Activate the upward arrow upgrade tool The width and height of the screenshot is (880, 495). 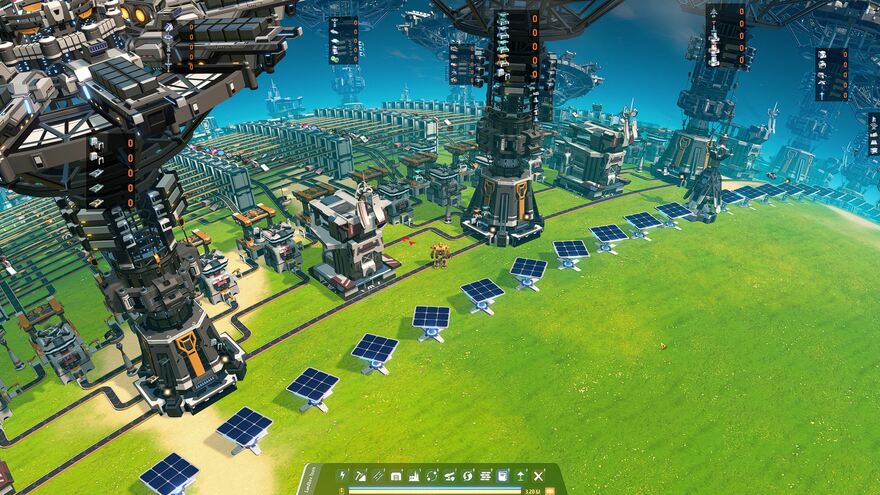520,475
